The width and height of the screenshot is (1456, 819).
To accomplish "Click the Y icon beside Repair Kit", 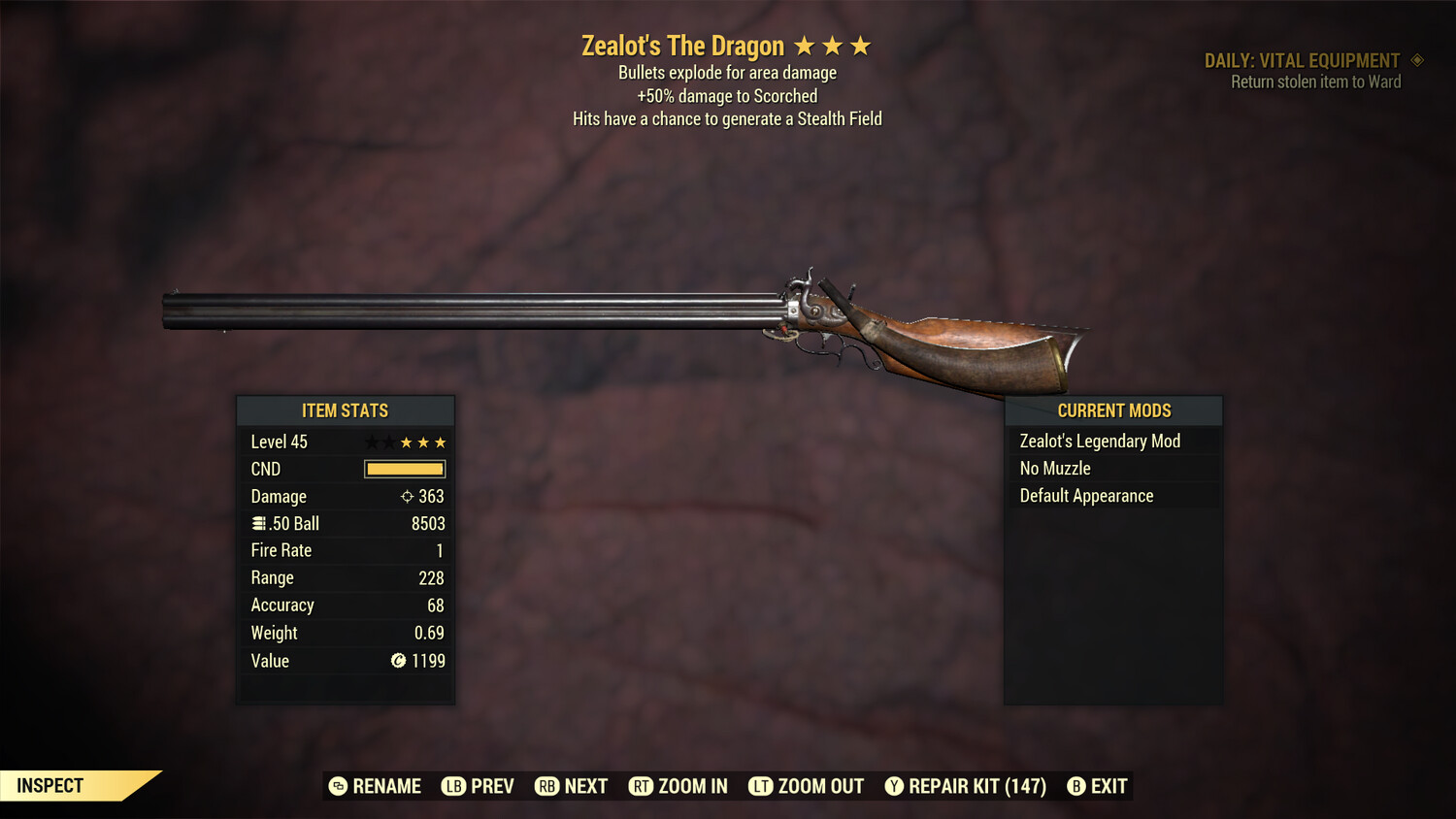I will click(x=895, y=786).
